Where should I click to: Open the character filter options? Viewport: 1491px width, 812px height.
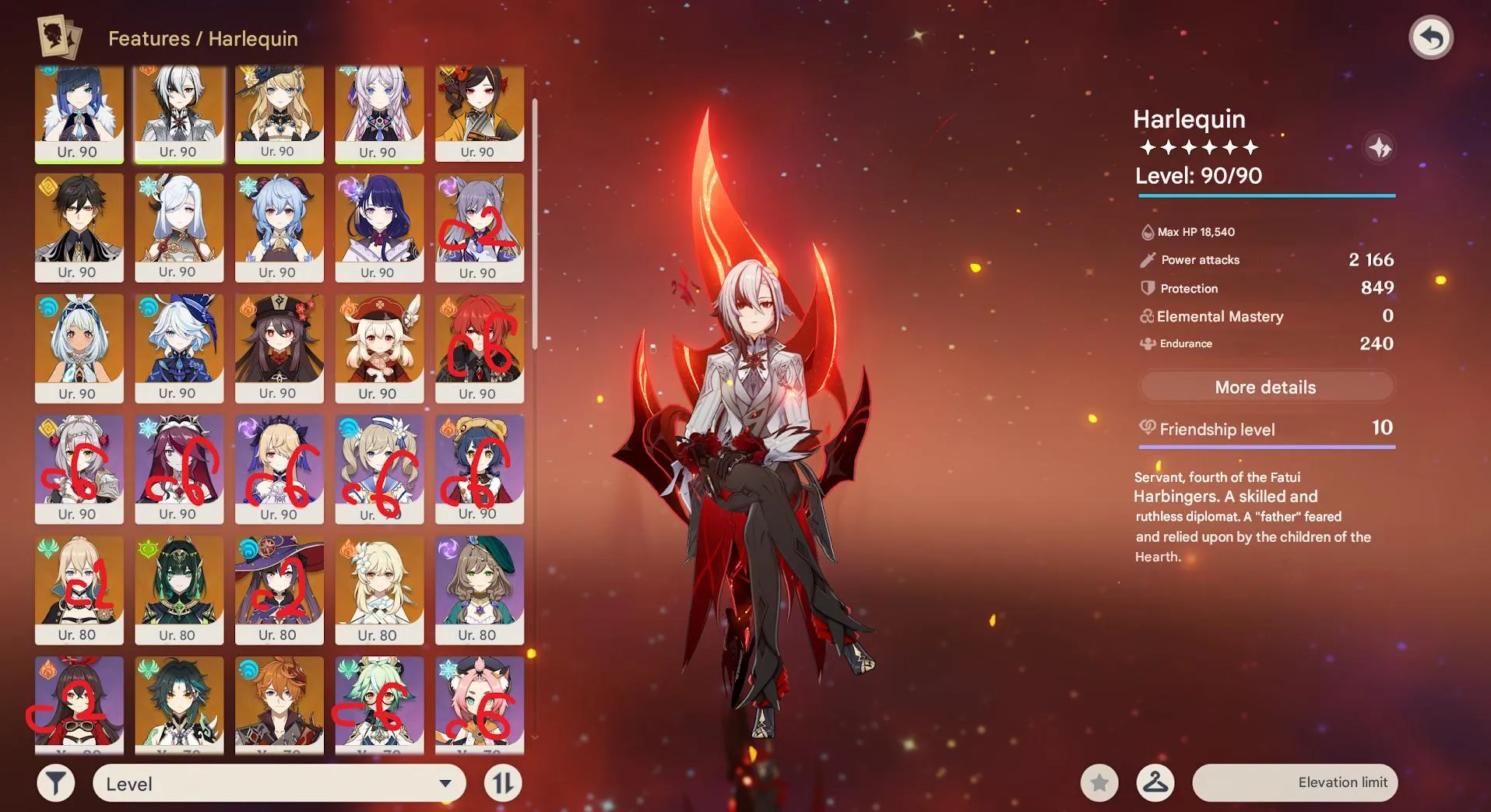pos(55,782)
